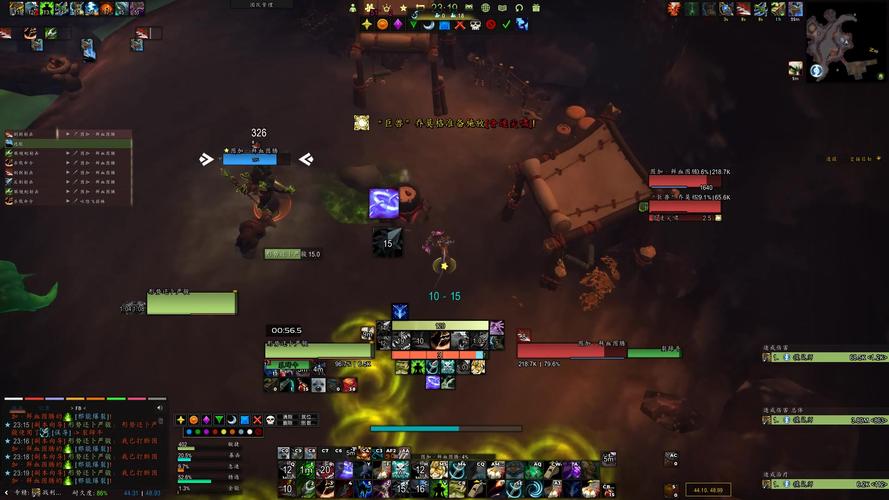Start a ready check with green checkmark
Image resolution: width=889 pixels, height=500 pixels.
coord(506,24)
